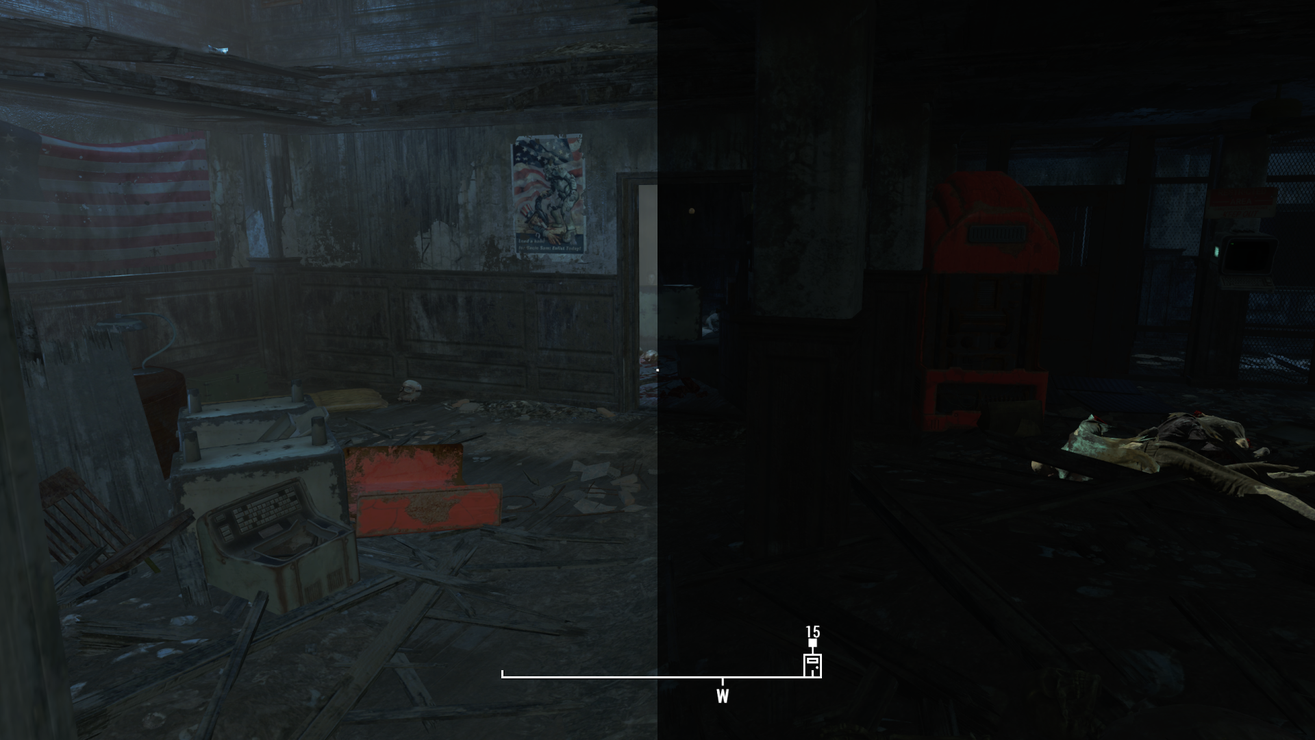
Task: Click the location marker icon on the compass
Action: [x=812, y=664]
